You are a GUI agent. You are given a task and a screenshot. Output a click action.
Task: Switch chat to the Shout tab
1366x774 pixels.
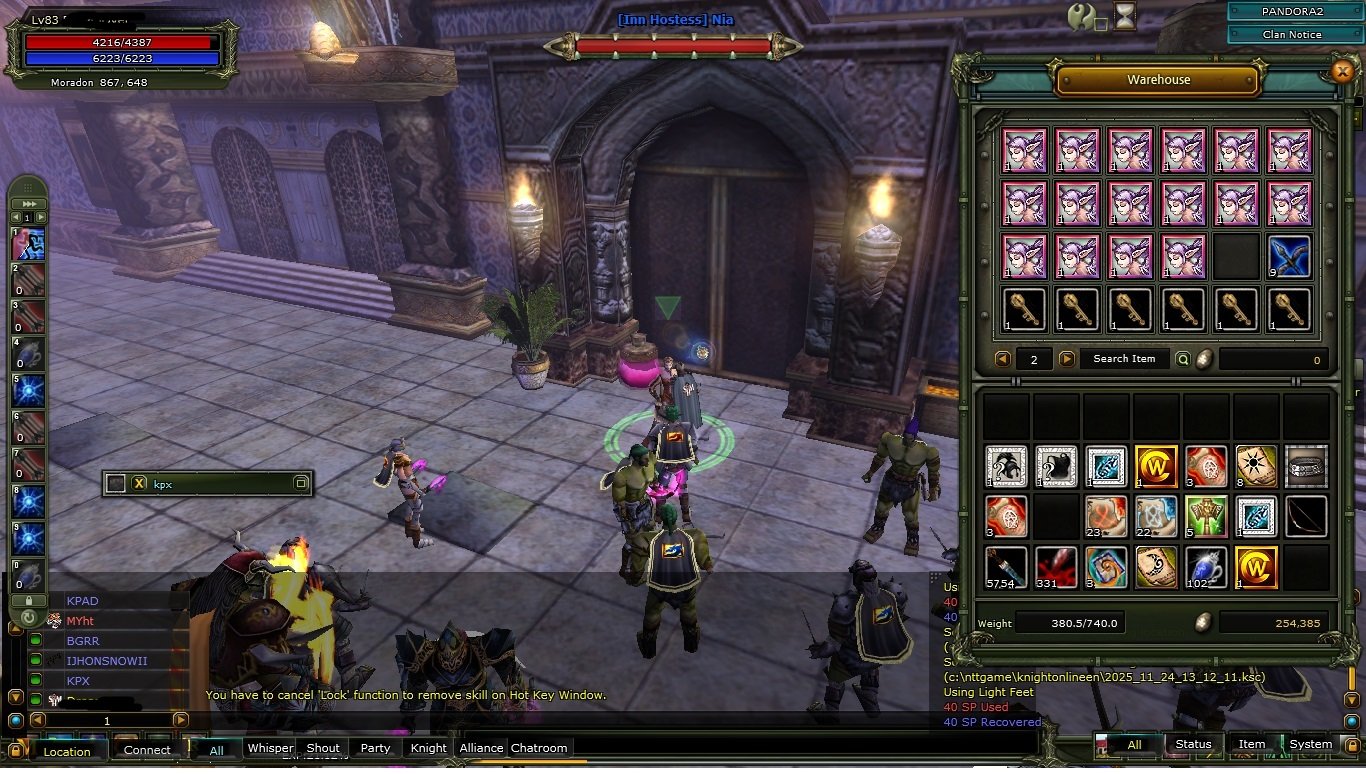(323, 748)
